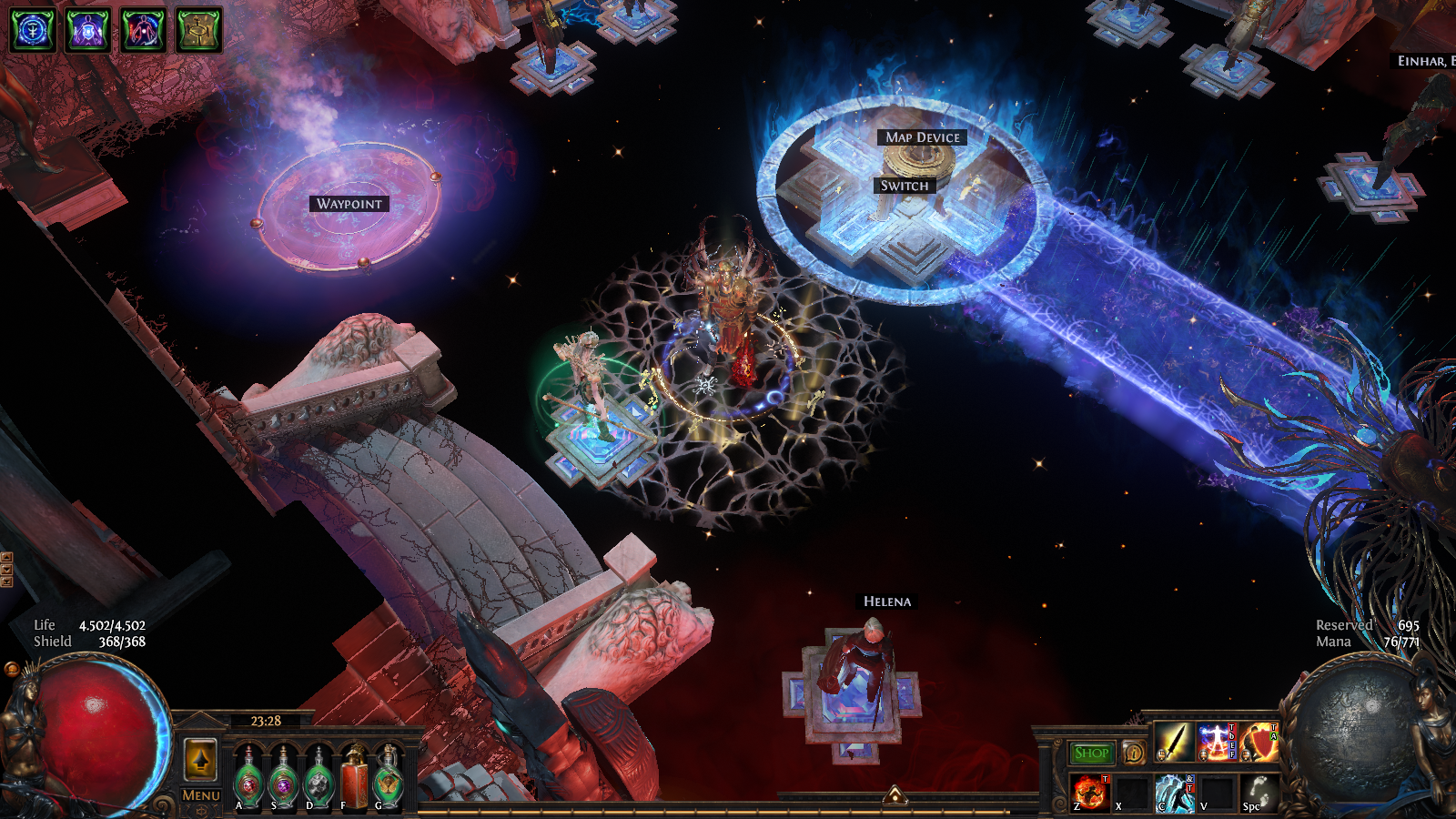Open the green Shop button
The height and width of the screenshot is (819, 1456).
[x=1091, y=753]
